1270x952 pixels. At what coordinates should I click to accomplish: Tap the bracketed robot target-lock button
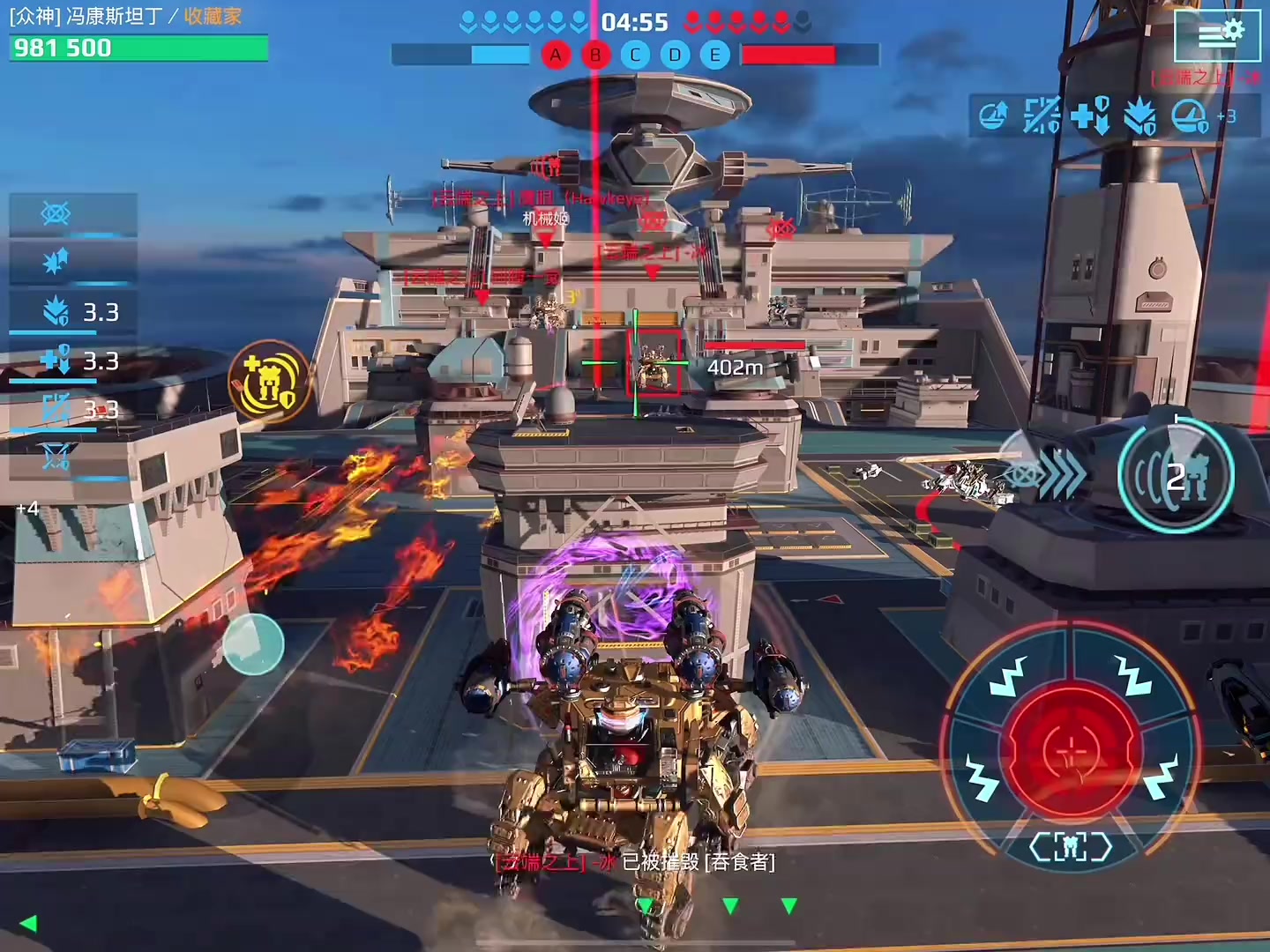[x=1071, y=847]
